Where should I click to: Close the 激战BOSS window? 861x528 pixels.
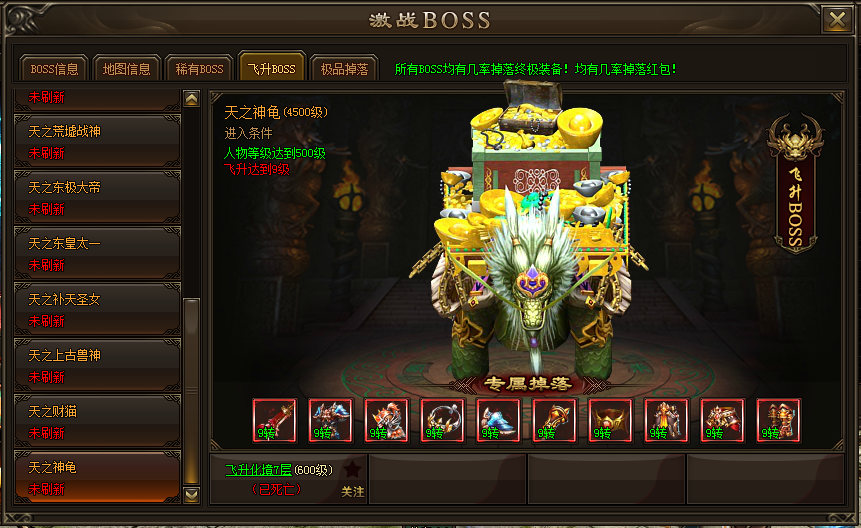tap(834, 20)
